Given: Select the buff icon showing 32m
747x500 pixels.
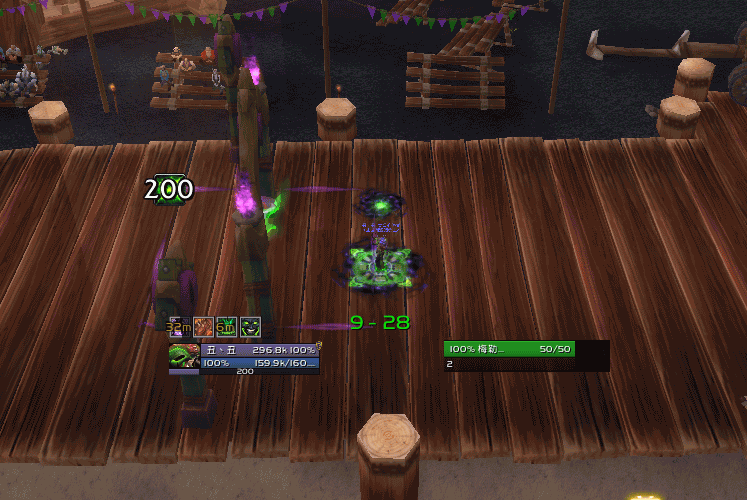Looking at the screenshot, I should click(178, 326).
